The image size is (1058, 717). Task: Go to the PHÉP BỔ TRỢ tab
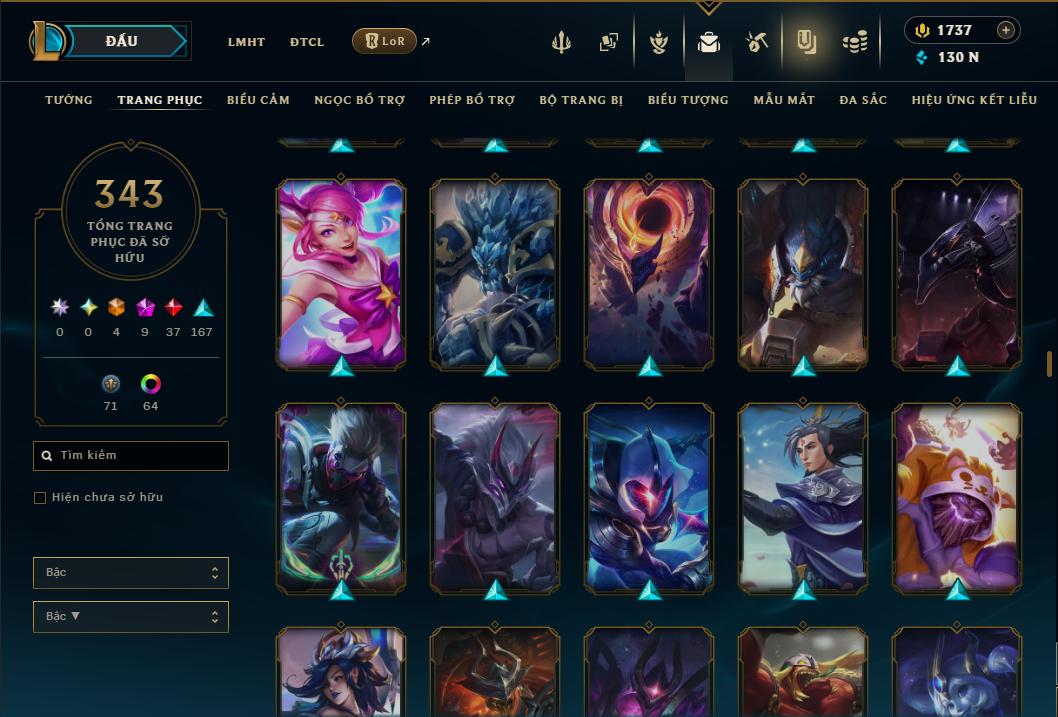point(472,100)
